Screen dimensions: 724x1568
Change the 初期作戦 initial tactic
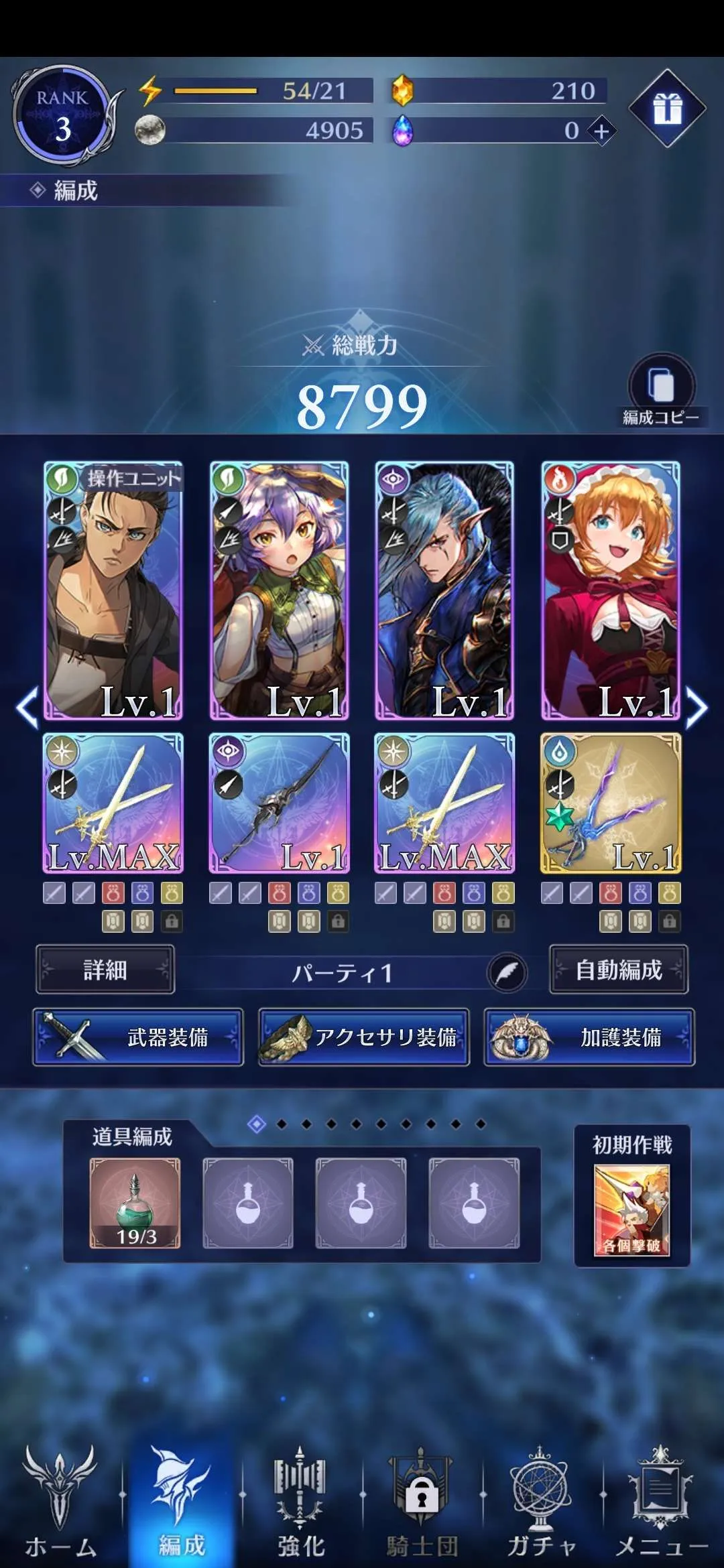631,1210
